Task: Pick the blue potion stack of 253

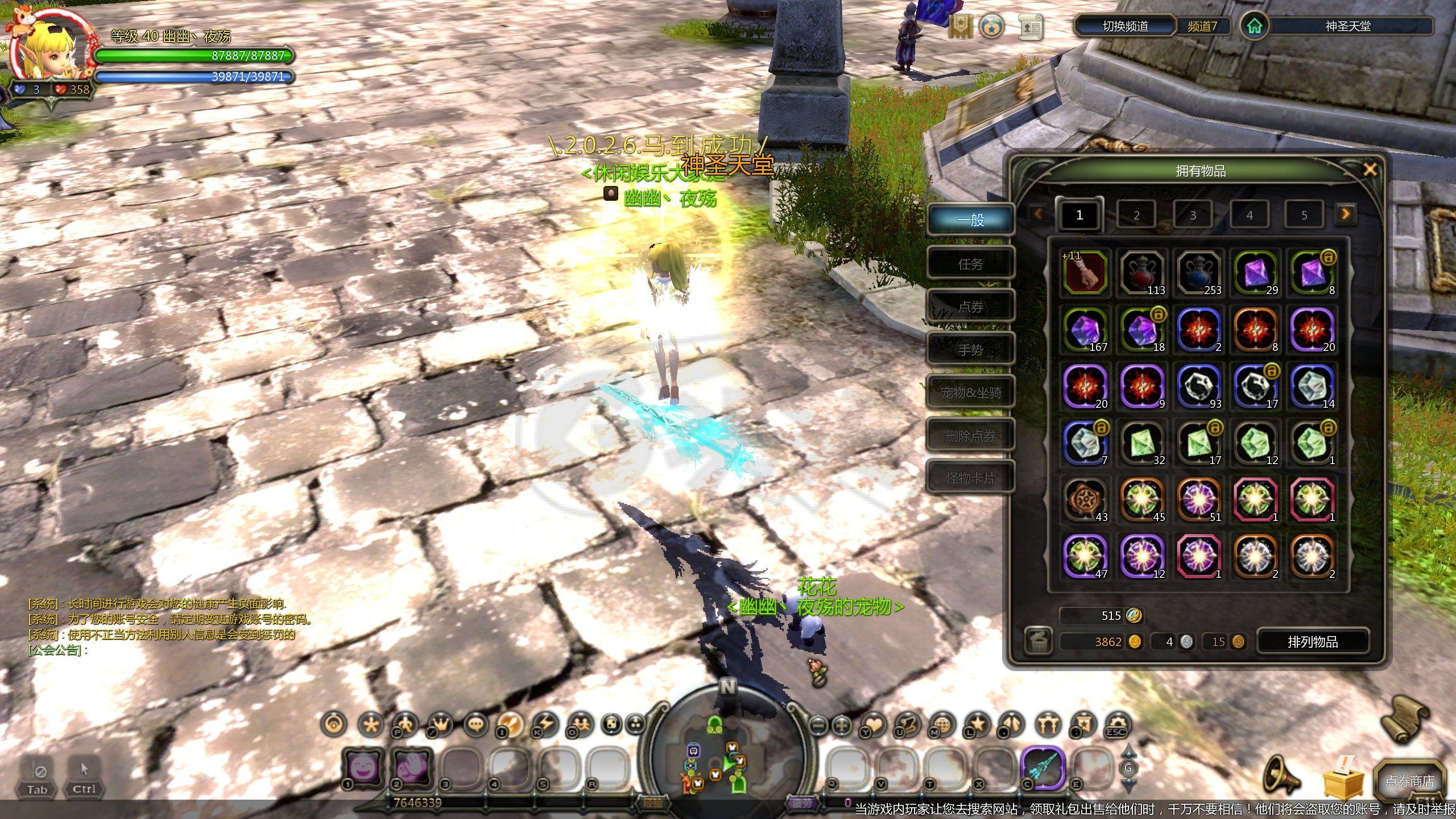Action: pos(1199,273)
